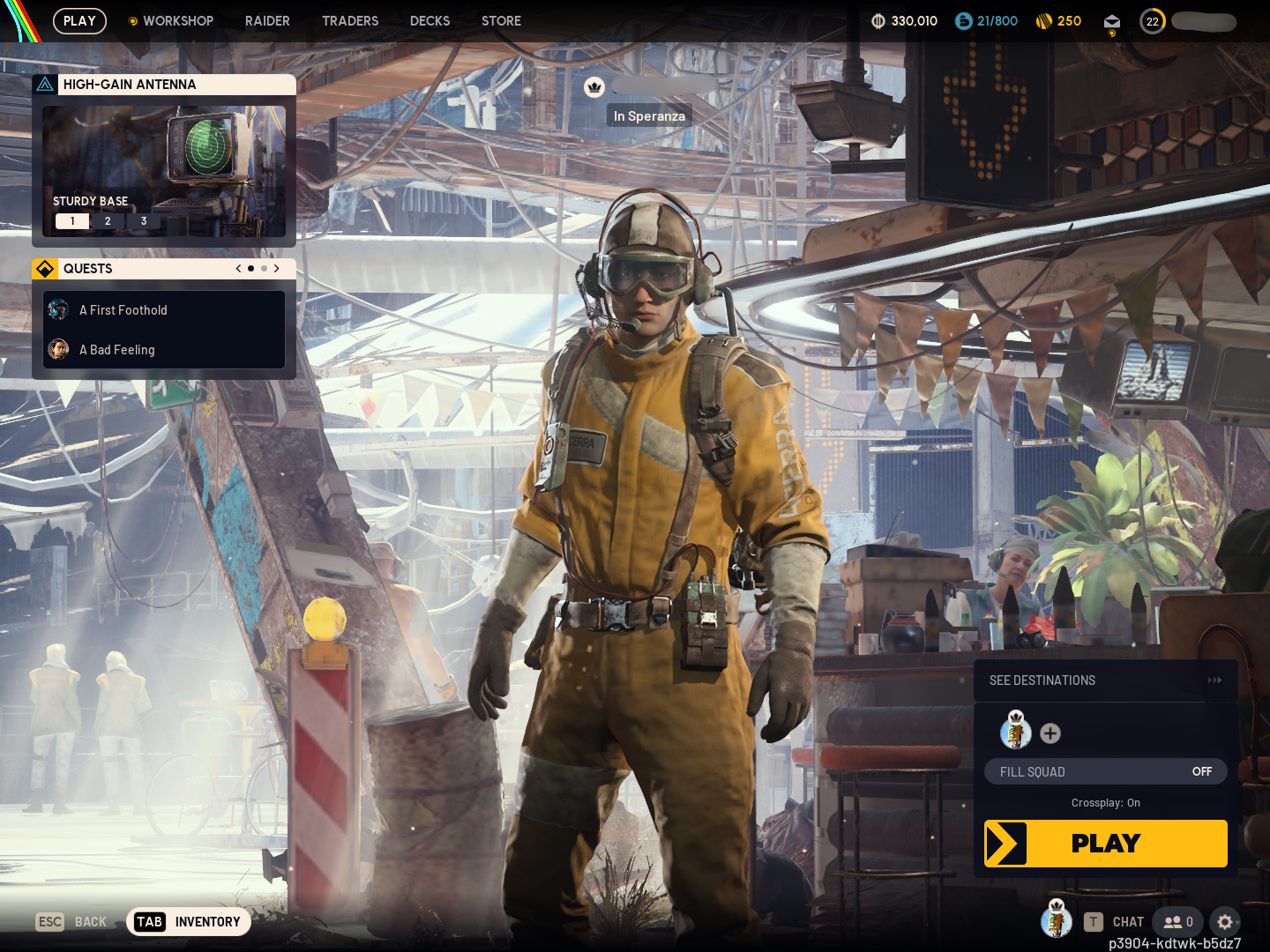Add a squad member with the plus circle

[1050, 733]
